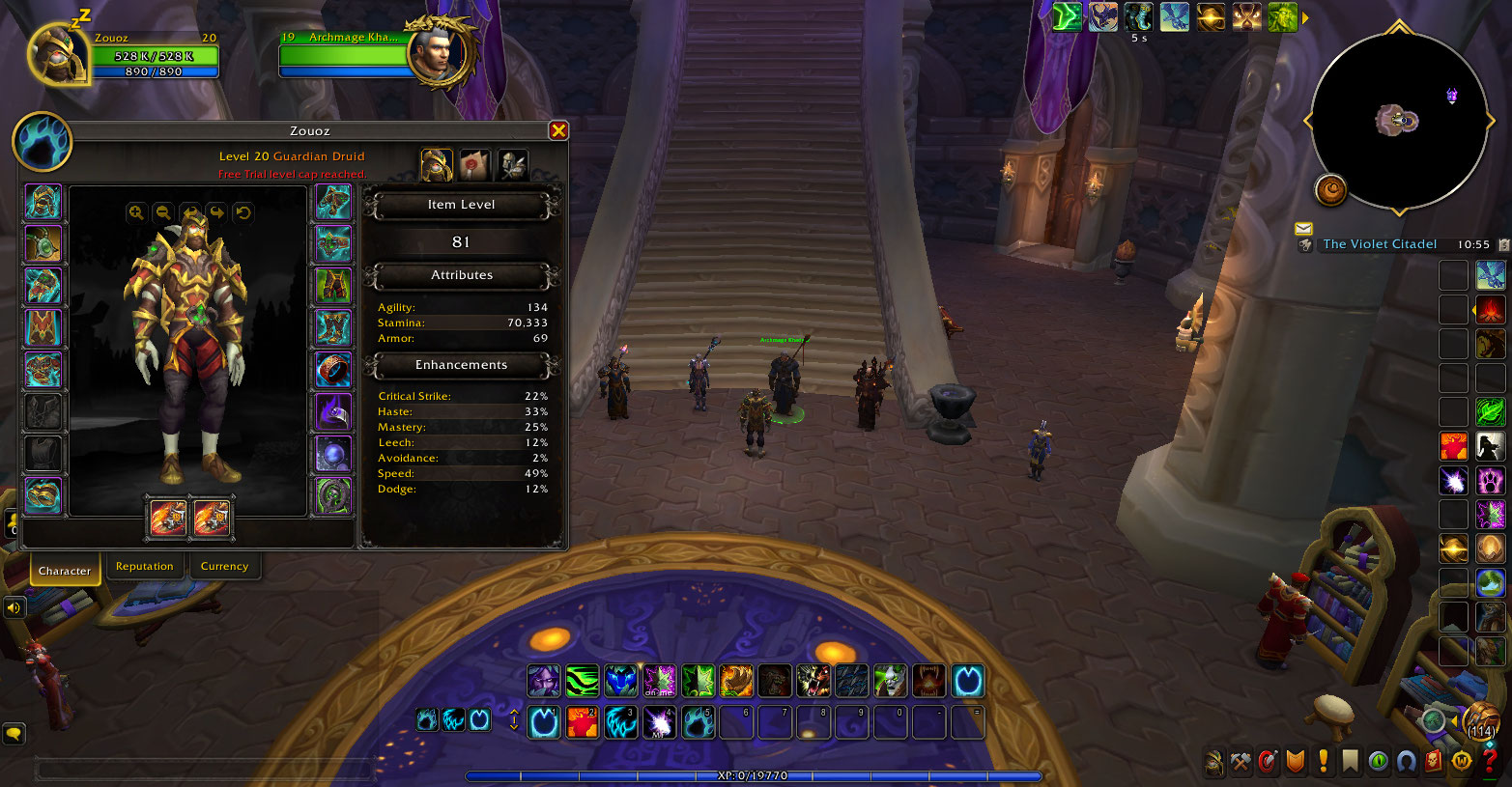Image resolution: width=1512 pixels, height=787 pixels.
Task: Open the quest log exclamation mark button
Action: (x=1323, y=762)
